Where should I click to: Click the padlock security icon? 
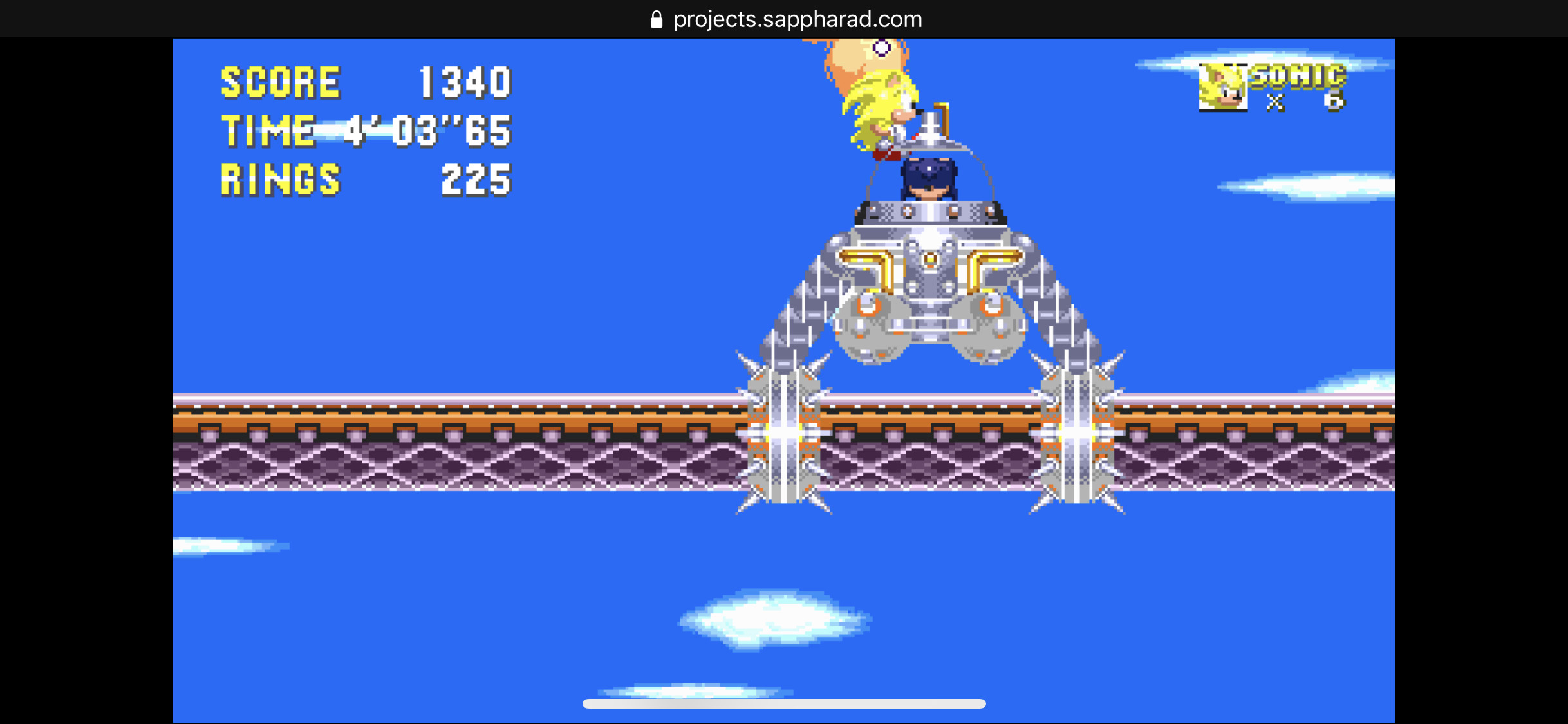coord(657,19)
